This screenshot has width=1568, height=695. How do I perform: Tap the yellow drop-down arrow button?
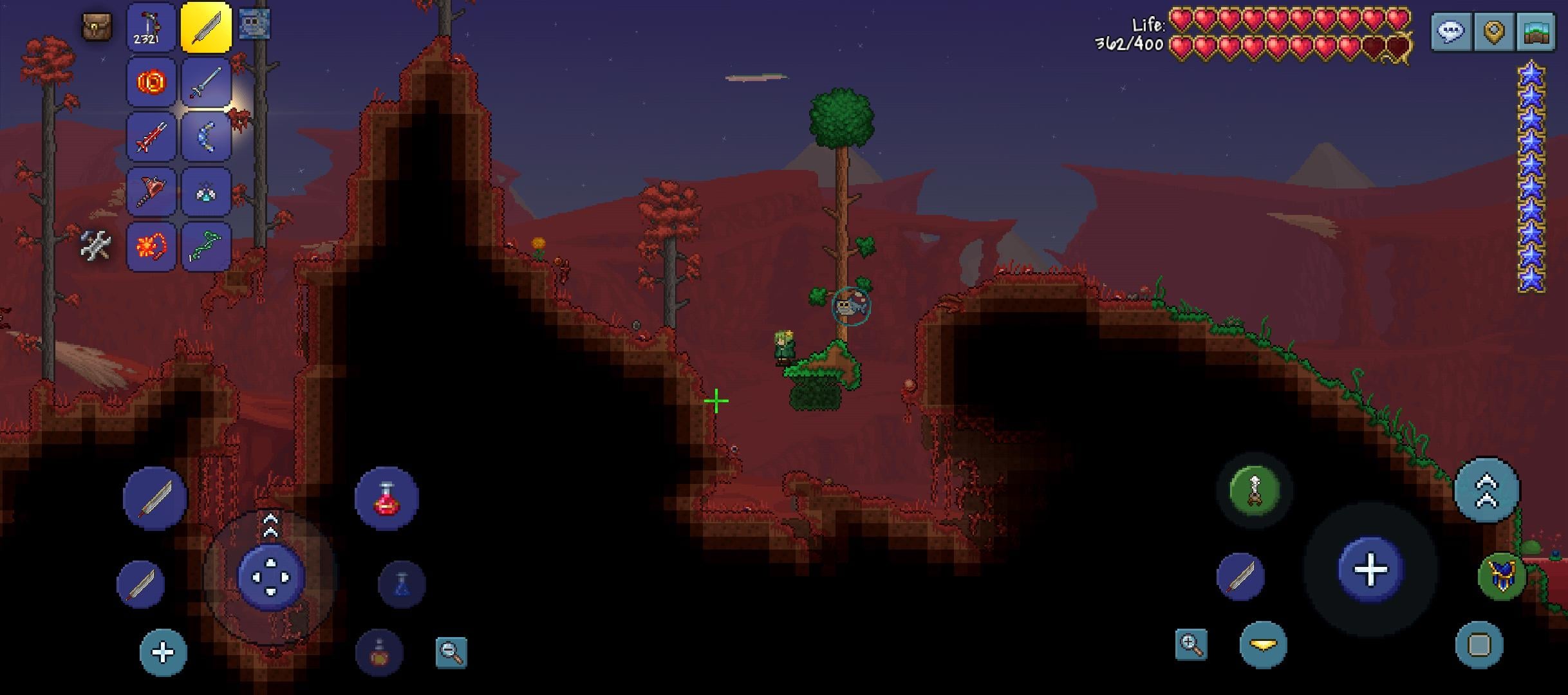click(1263, 645)
